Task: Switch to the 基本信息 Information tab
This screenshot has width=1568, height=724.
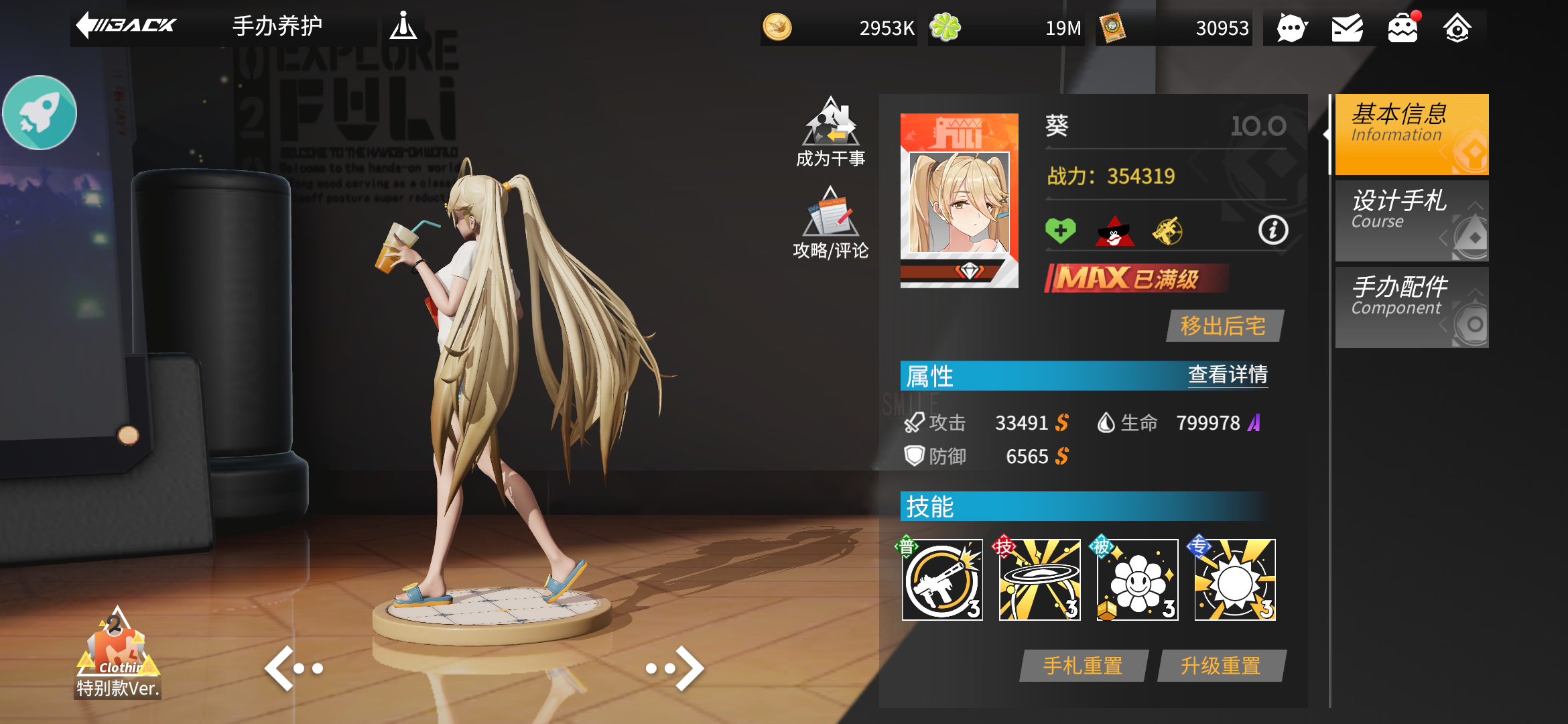Action: pos(1411,134)
